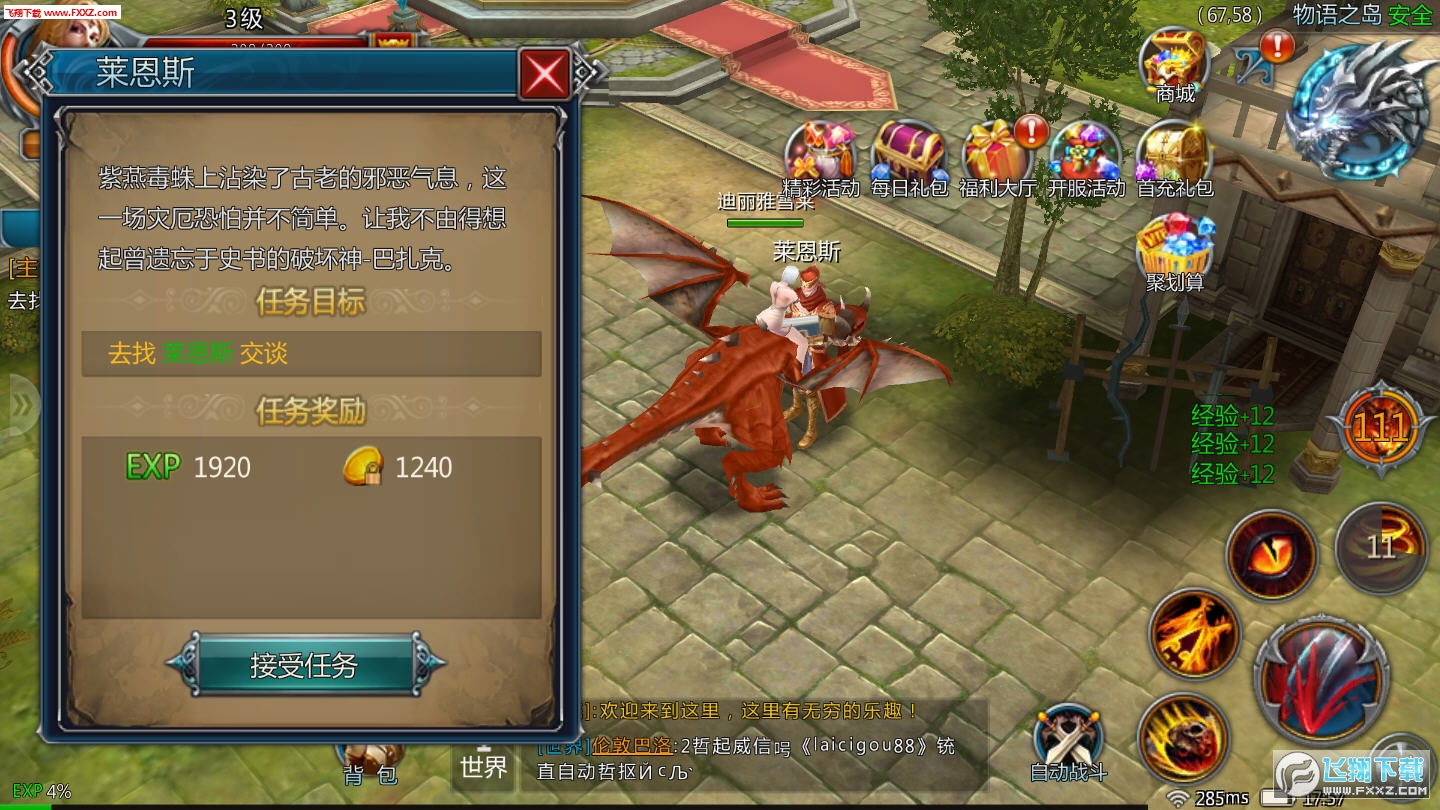
Task: Activate the flaming slash skill
Action: [1194, 634]
